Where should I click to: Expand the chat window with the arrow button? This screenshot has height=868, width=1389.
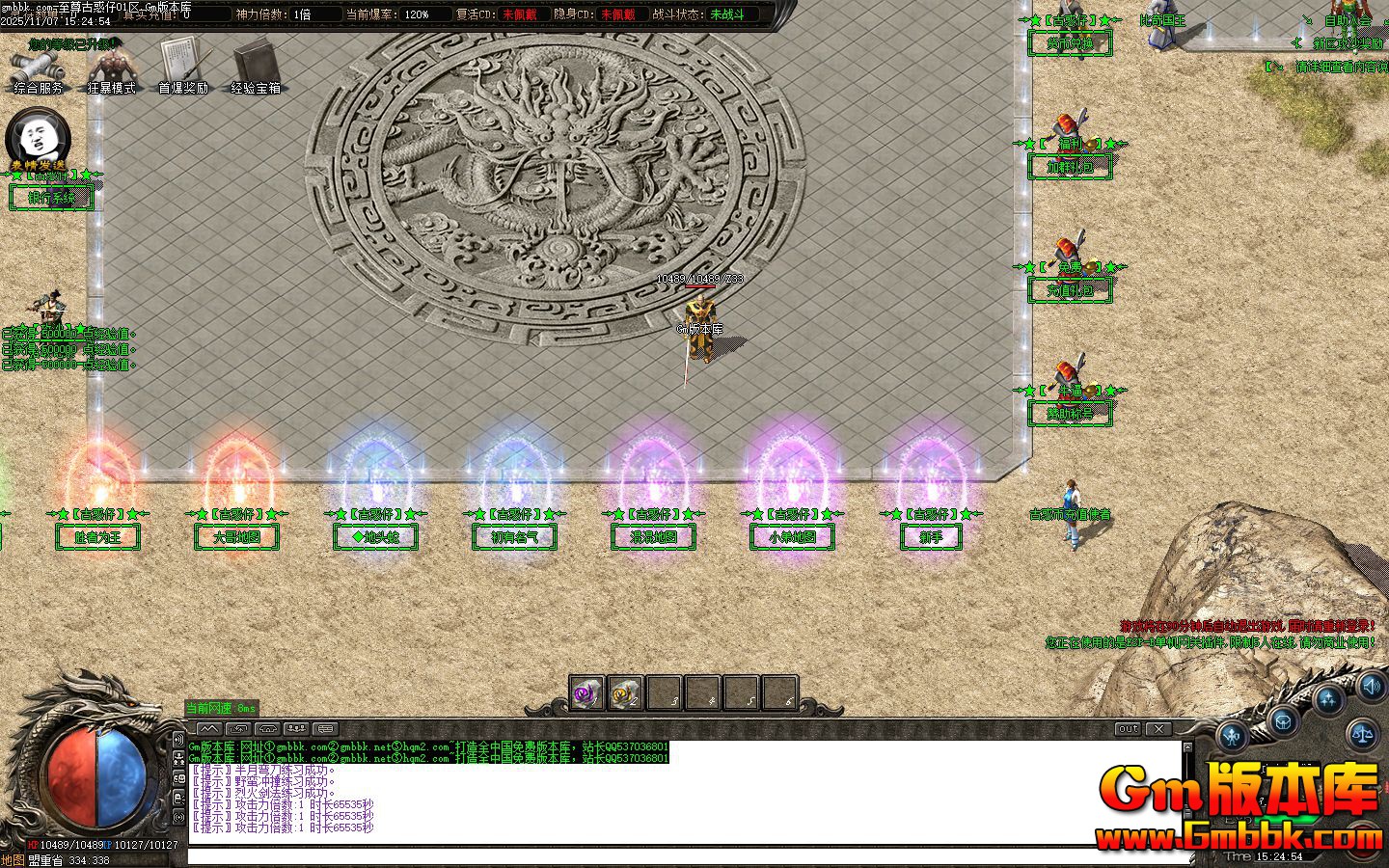click(x=209, y=728)
